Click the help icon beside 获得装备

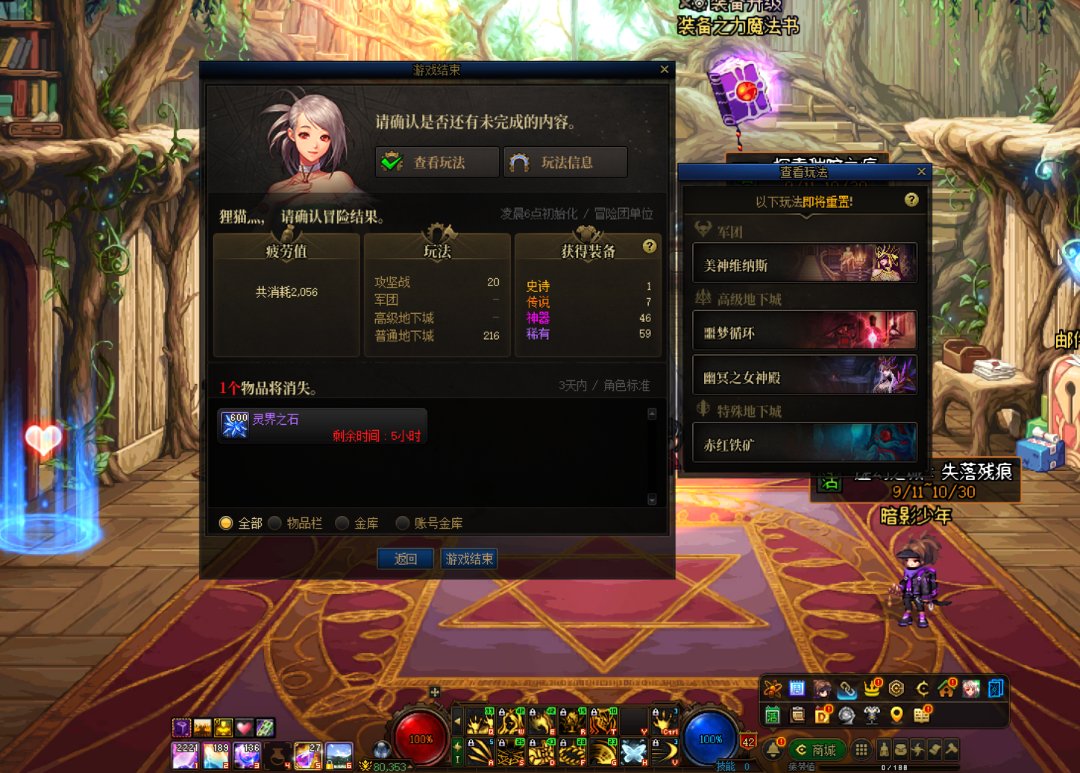[649, 246]
